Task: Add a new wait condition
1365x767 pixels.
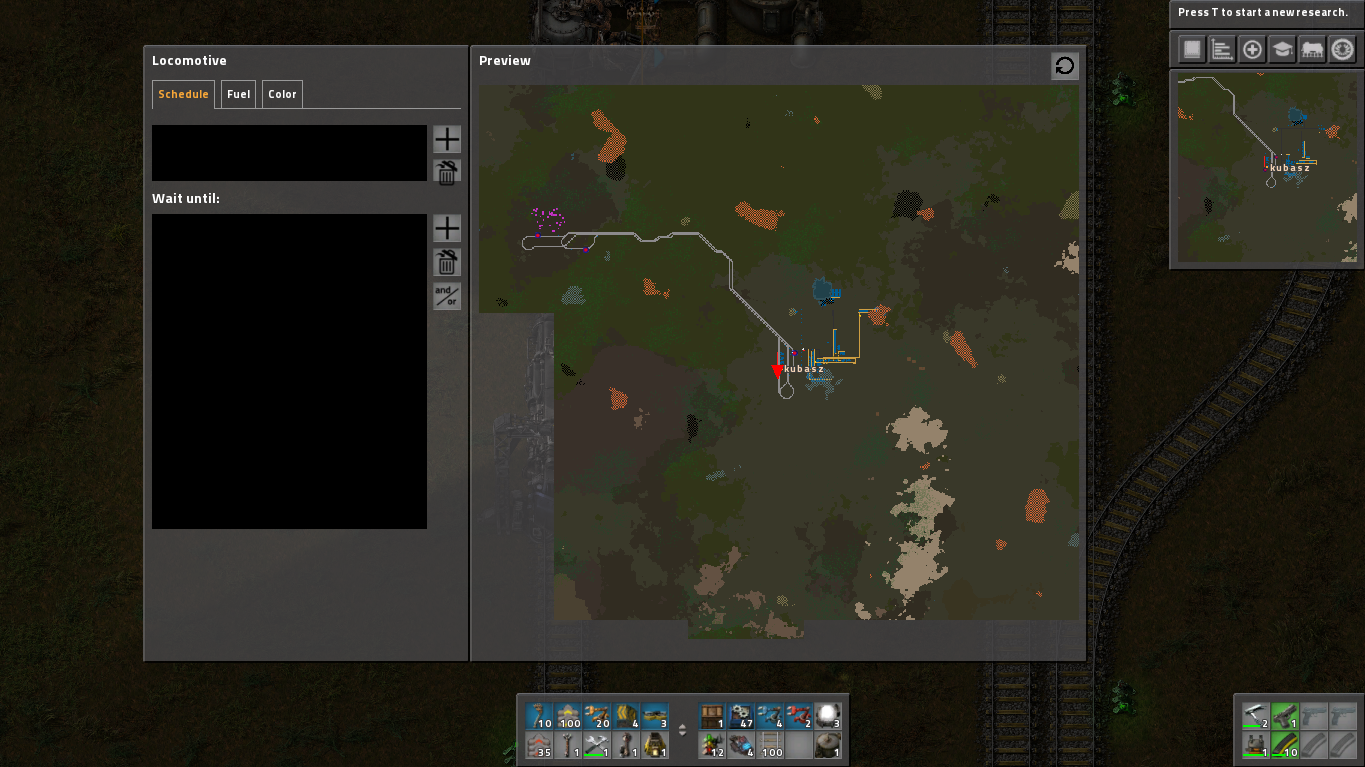Action: click(447, 228)
